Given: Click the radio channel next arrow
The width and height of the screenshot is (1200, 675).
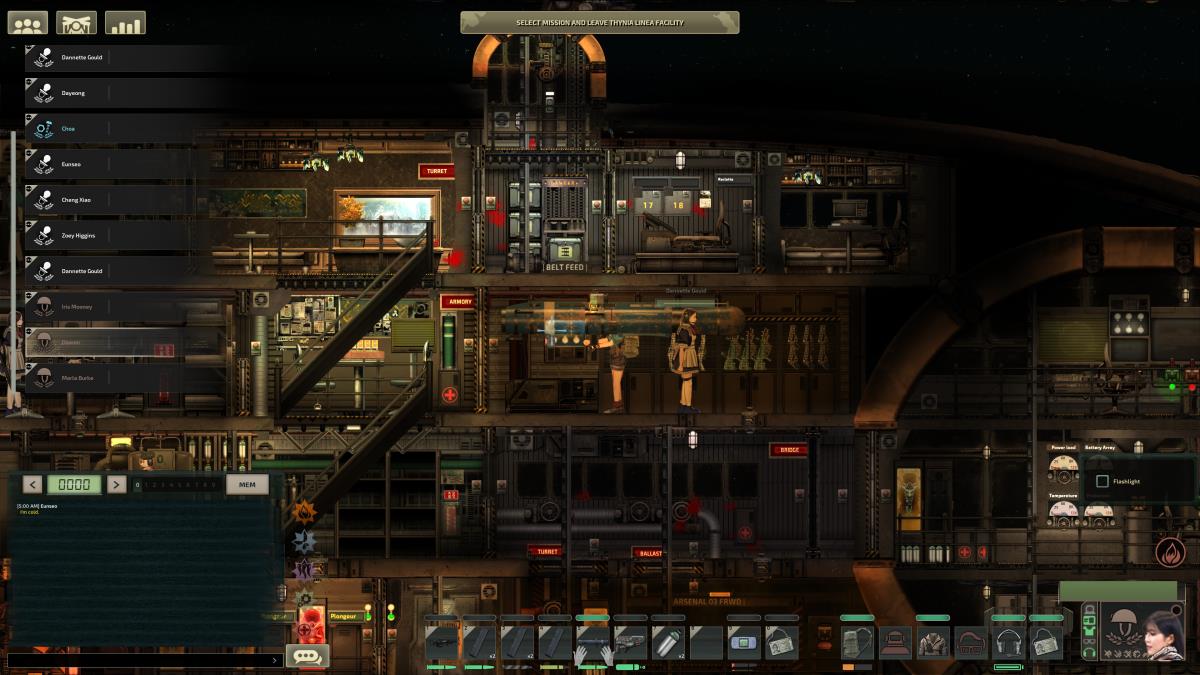Looking at the screenshot, I should [116, 485].
